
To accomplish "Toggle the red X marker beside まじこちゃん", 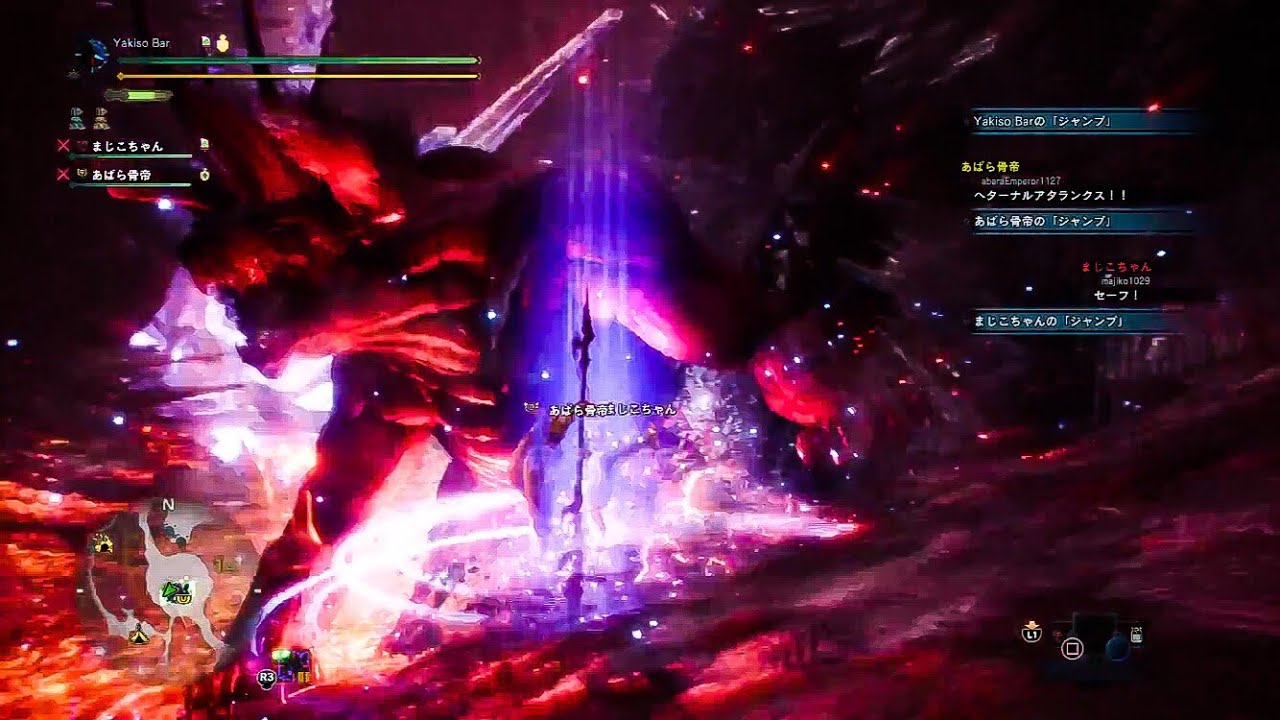I will 62,145.
